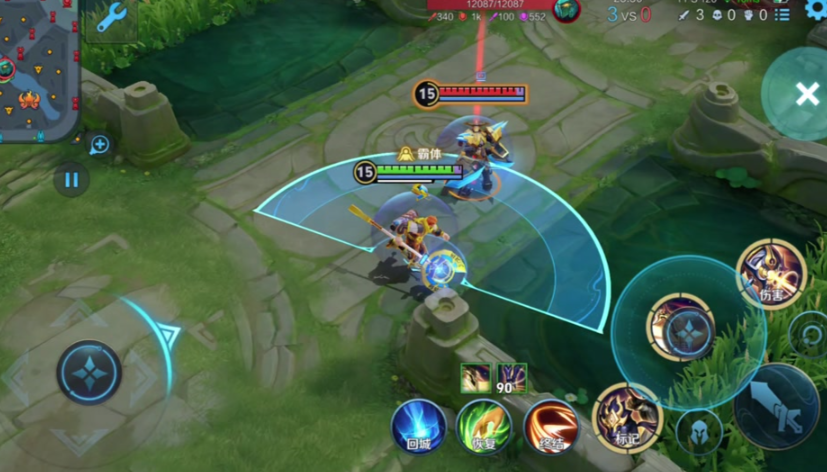The image size is (827, 472).
Task: Tap the equipment icon showing 90
Action: pyautogui.click(x=512, y=378)
